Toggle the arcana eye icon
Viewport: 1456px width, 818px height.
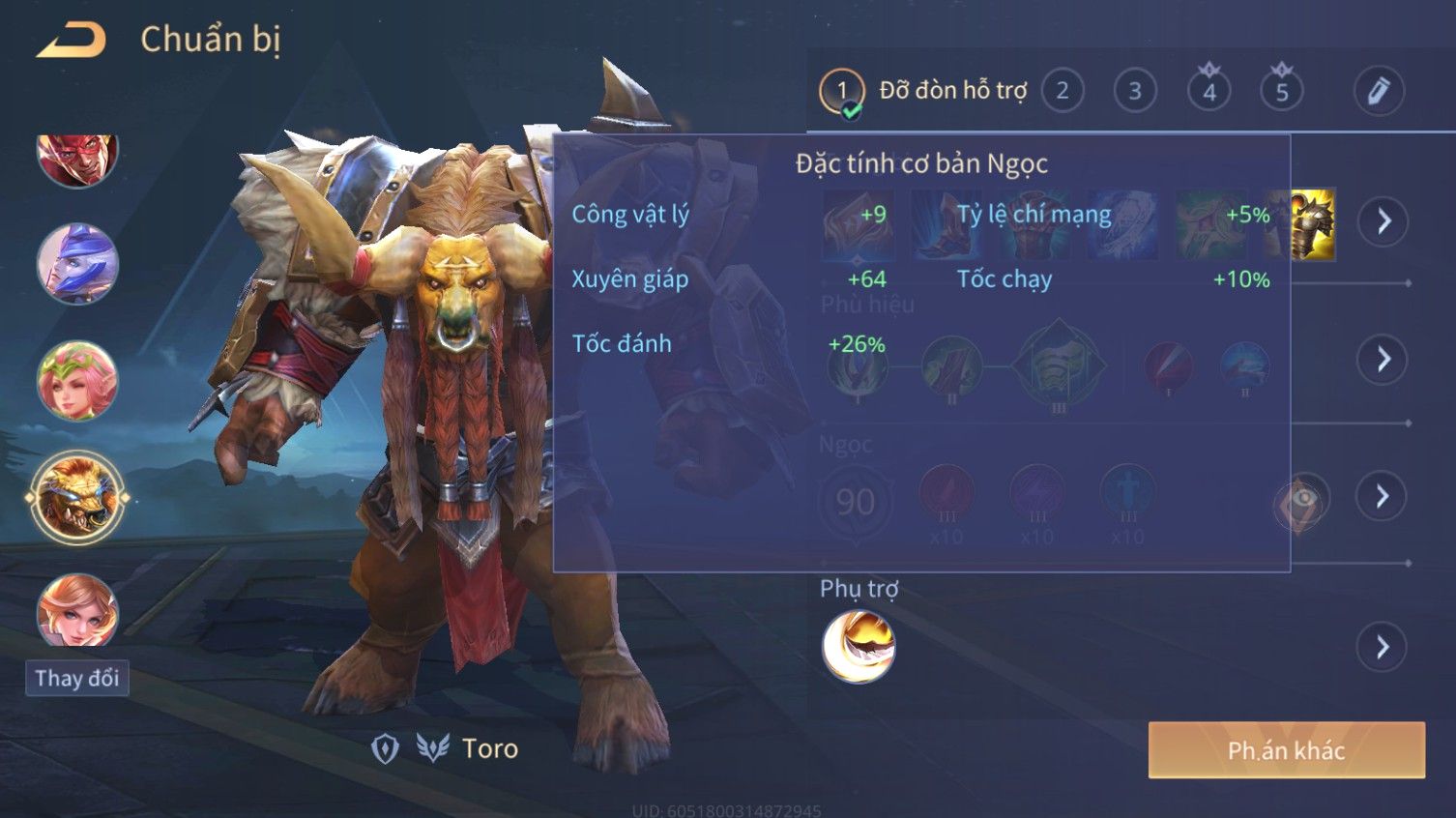1301,500
